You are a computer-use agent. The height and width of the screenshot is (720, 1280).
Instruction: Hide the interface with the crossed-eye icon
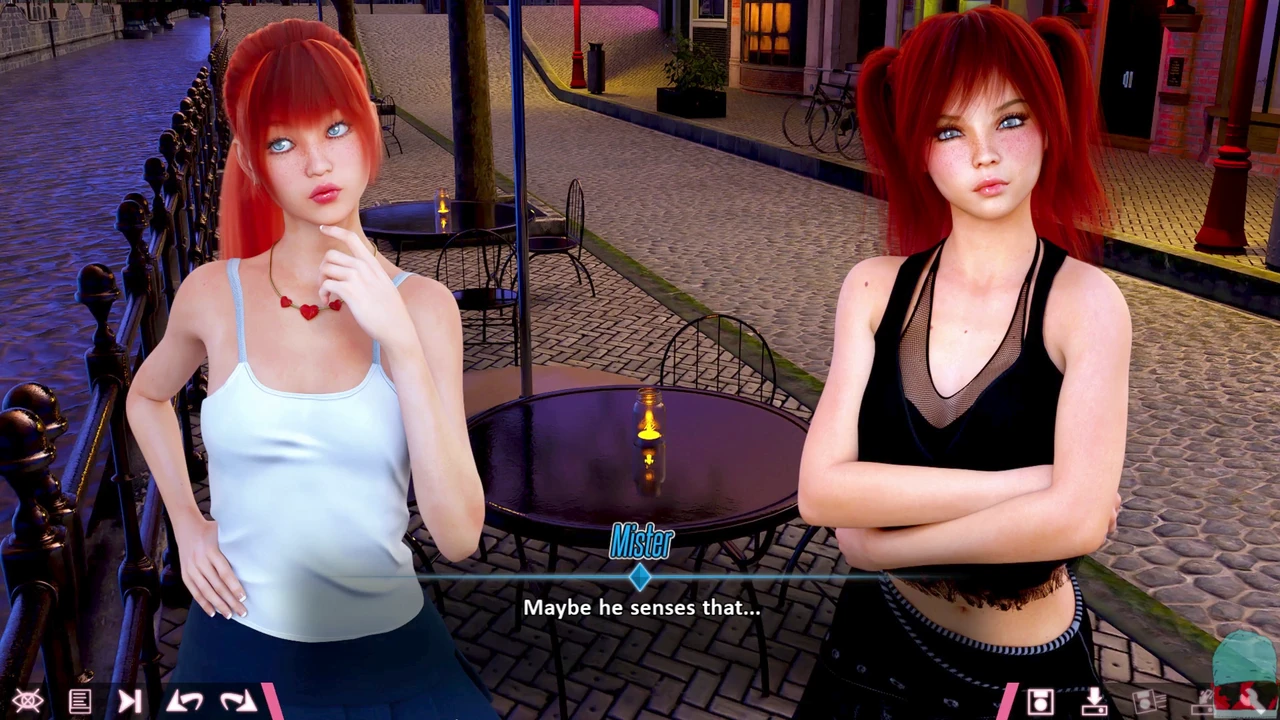pos(27,702)
